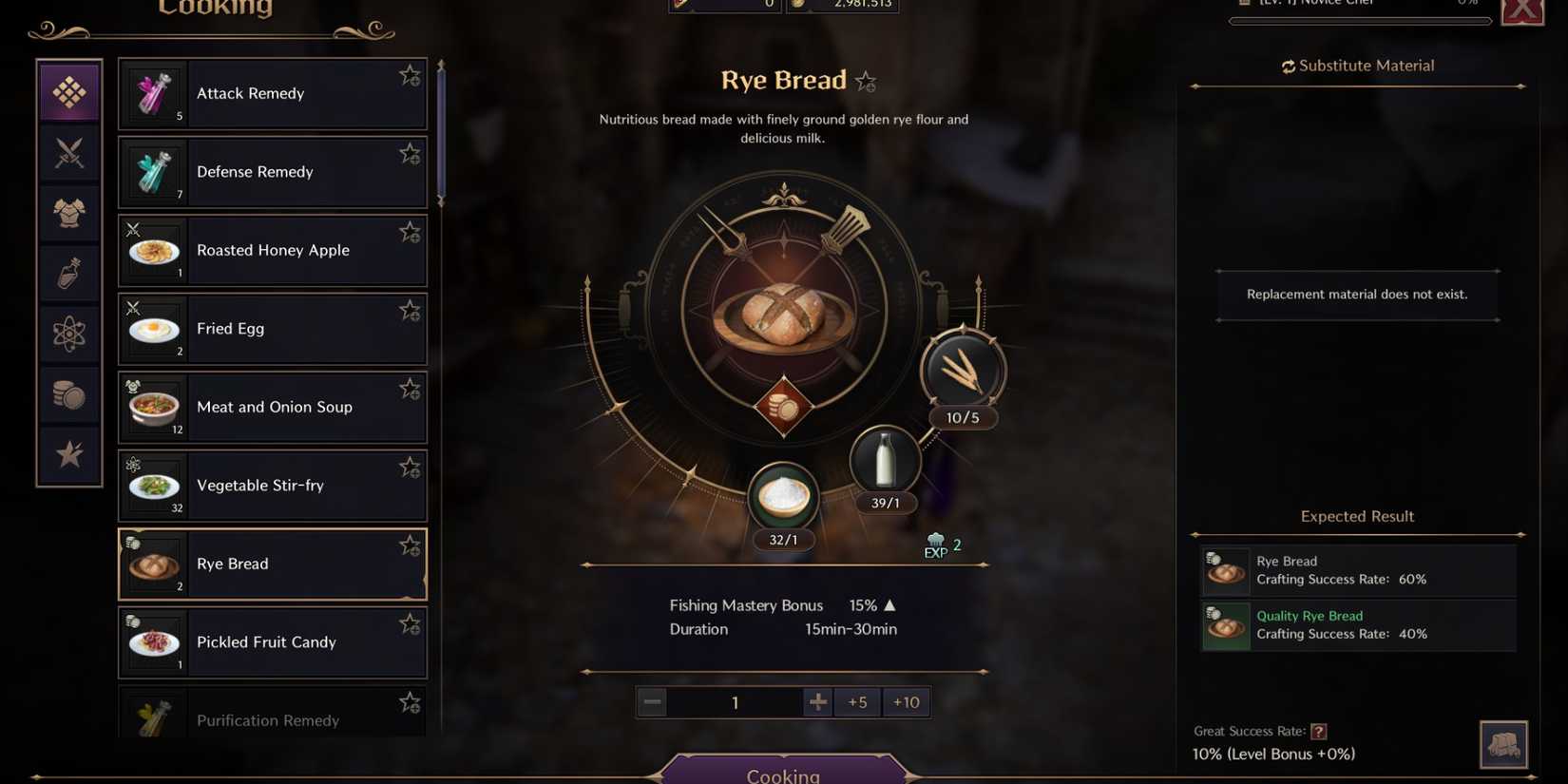The width and height of the screenshot is (1568, 784).
Task: Toggle the favorite star on Attack Remedy
Action: (x=410, y=74)
